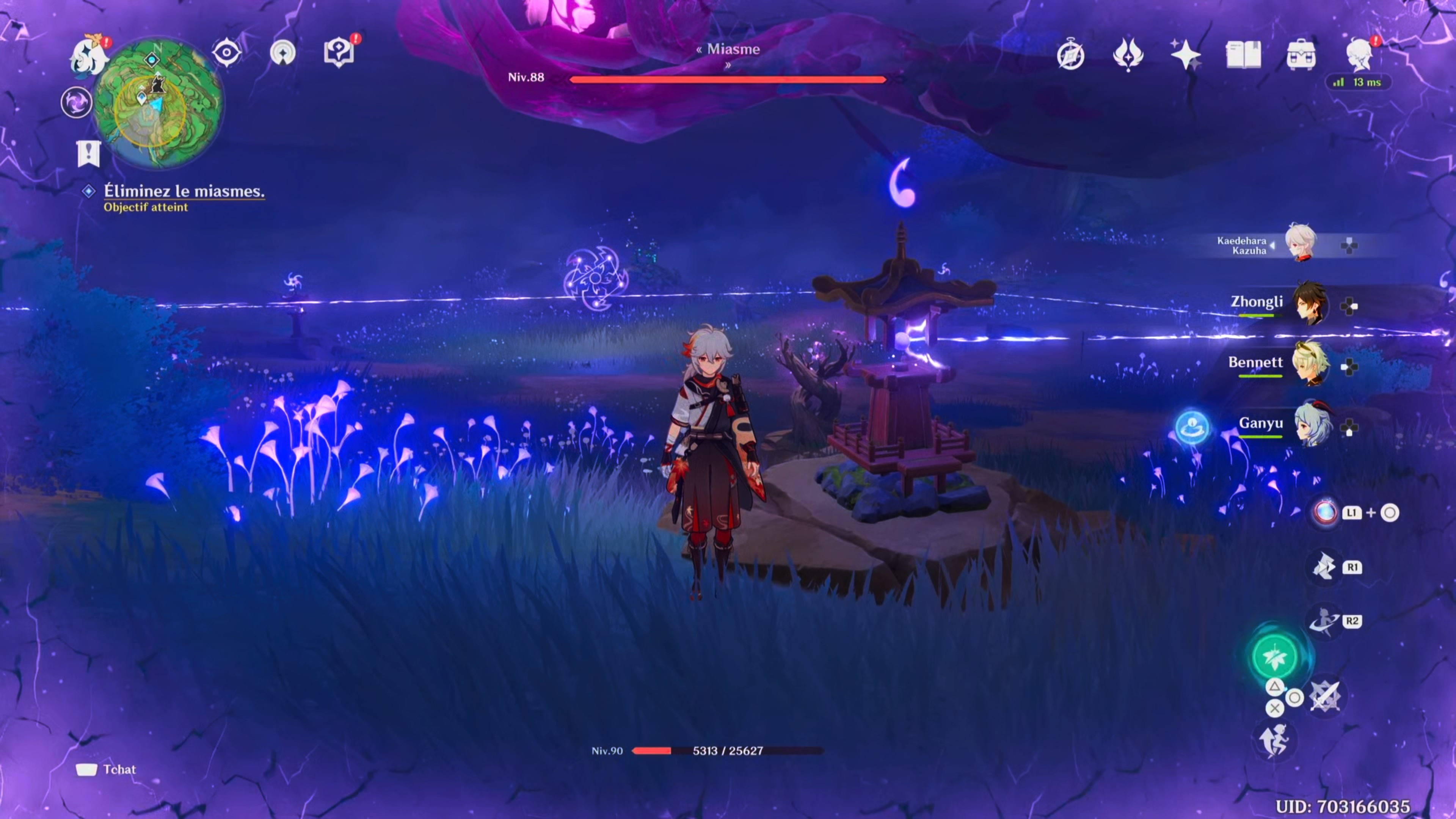Toggle elemental sight eye icon

click(227, 53)
